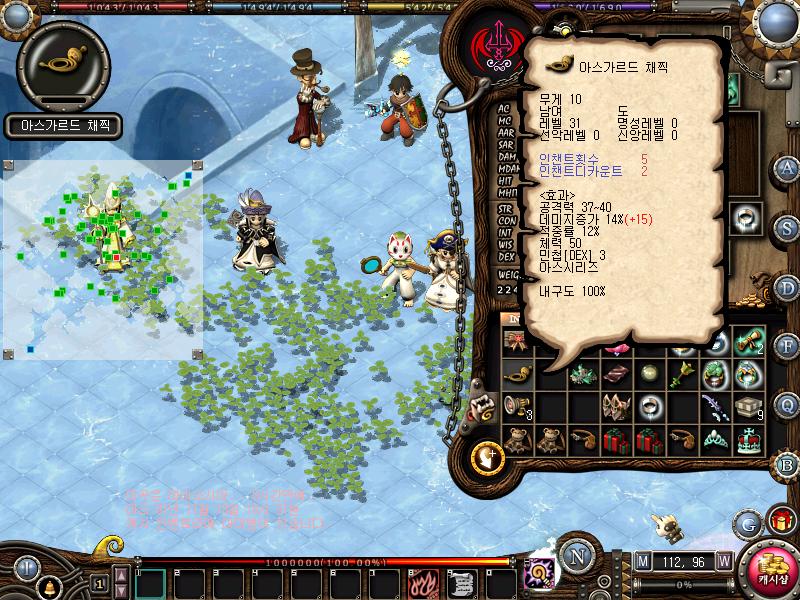
Task: Click the round Q side button
Action: pyautogui.click(x=787, y=404)
